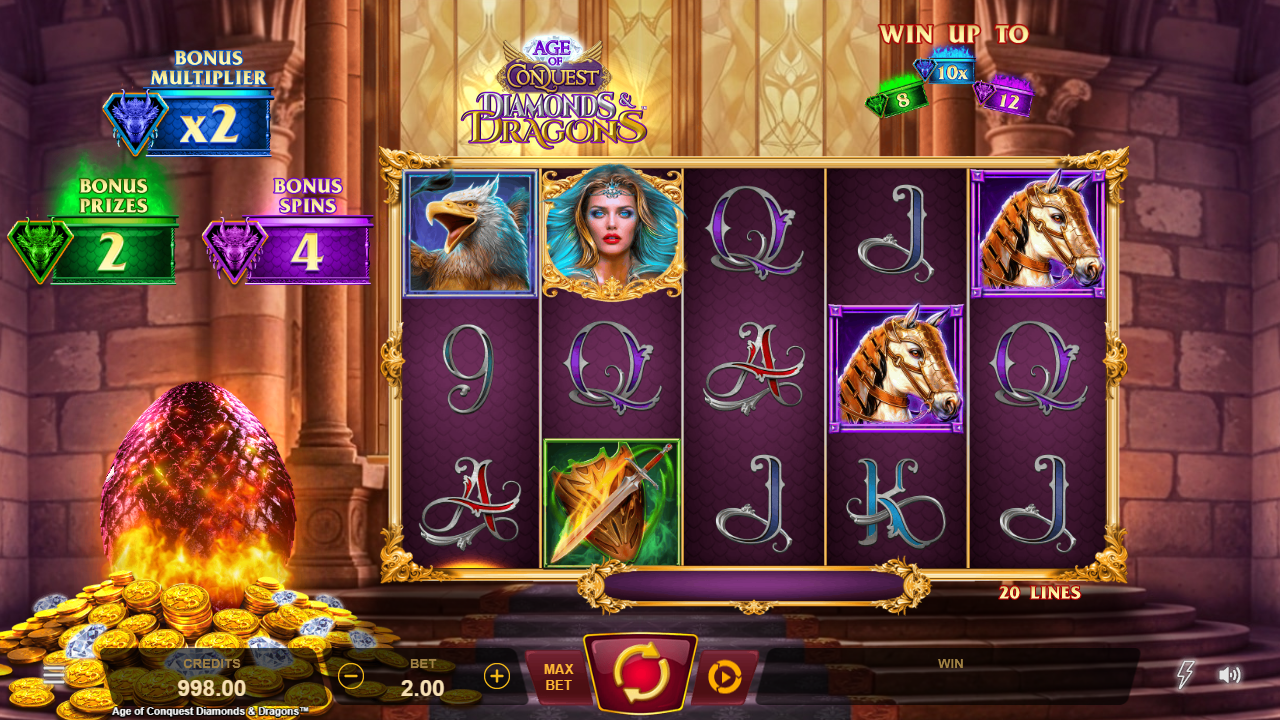
Task: Spin the reels with the red button
Action: pyautogui.click(x=640, y=673)
